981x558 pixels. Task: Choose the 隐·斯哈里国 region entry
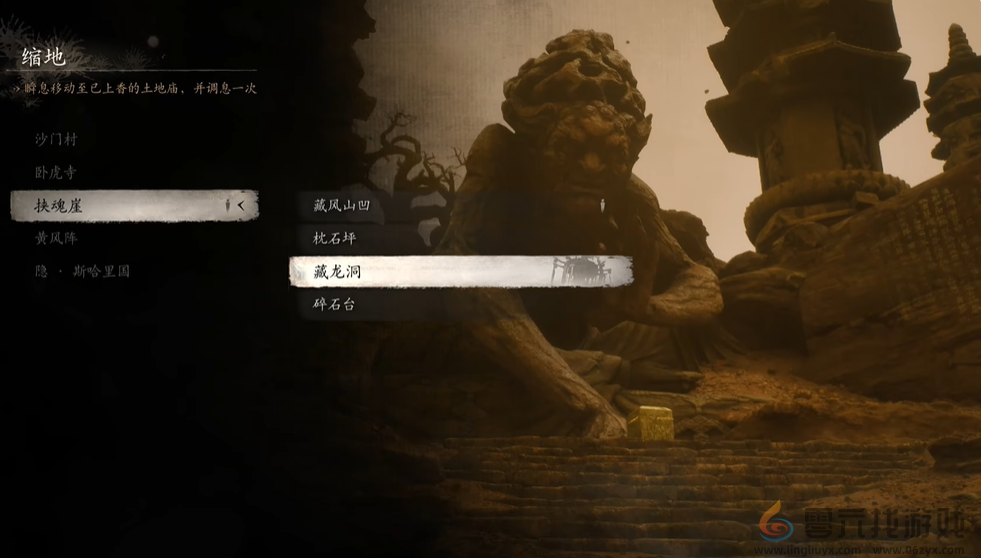(x=82, y=271)
